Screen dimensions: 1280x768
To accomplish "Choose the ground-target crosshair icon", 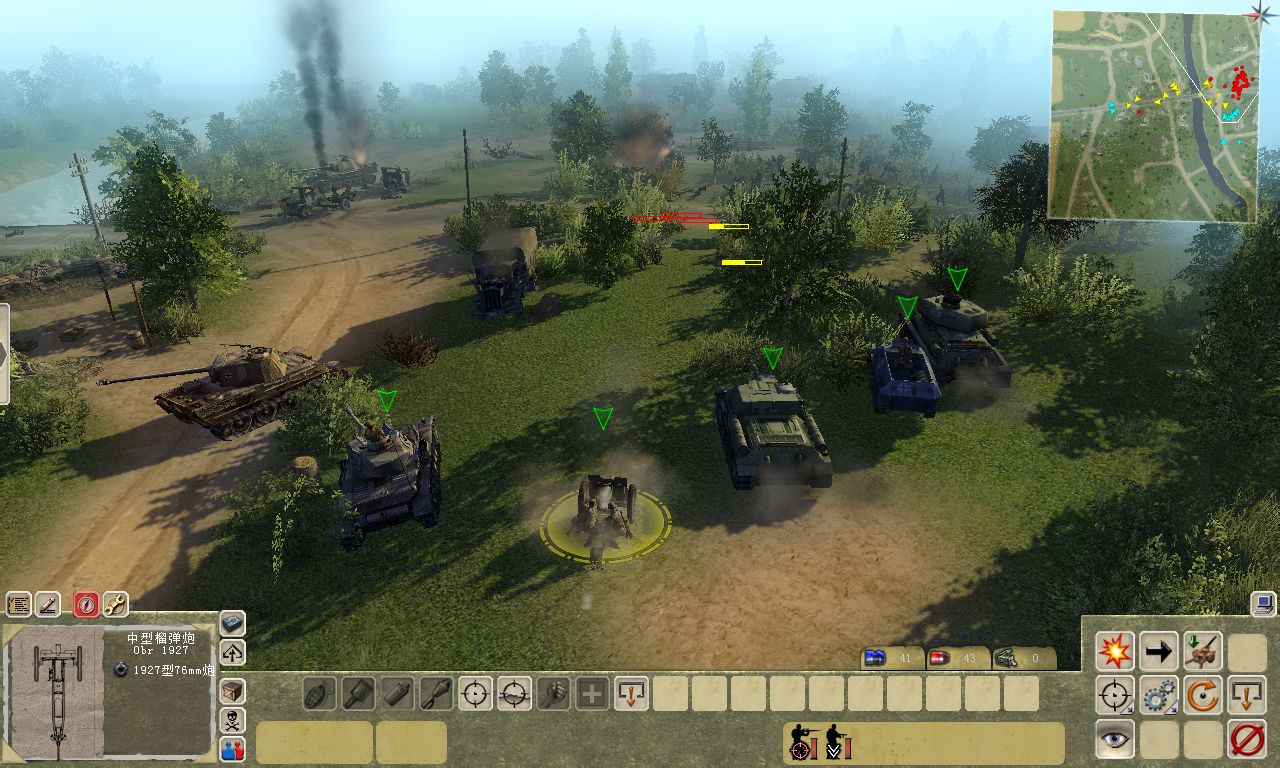I will 514,693.
